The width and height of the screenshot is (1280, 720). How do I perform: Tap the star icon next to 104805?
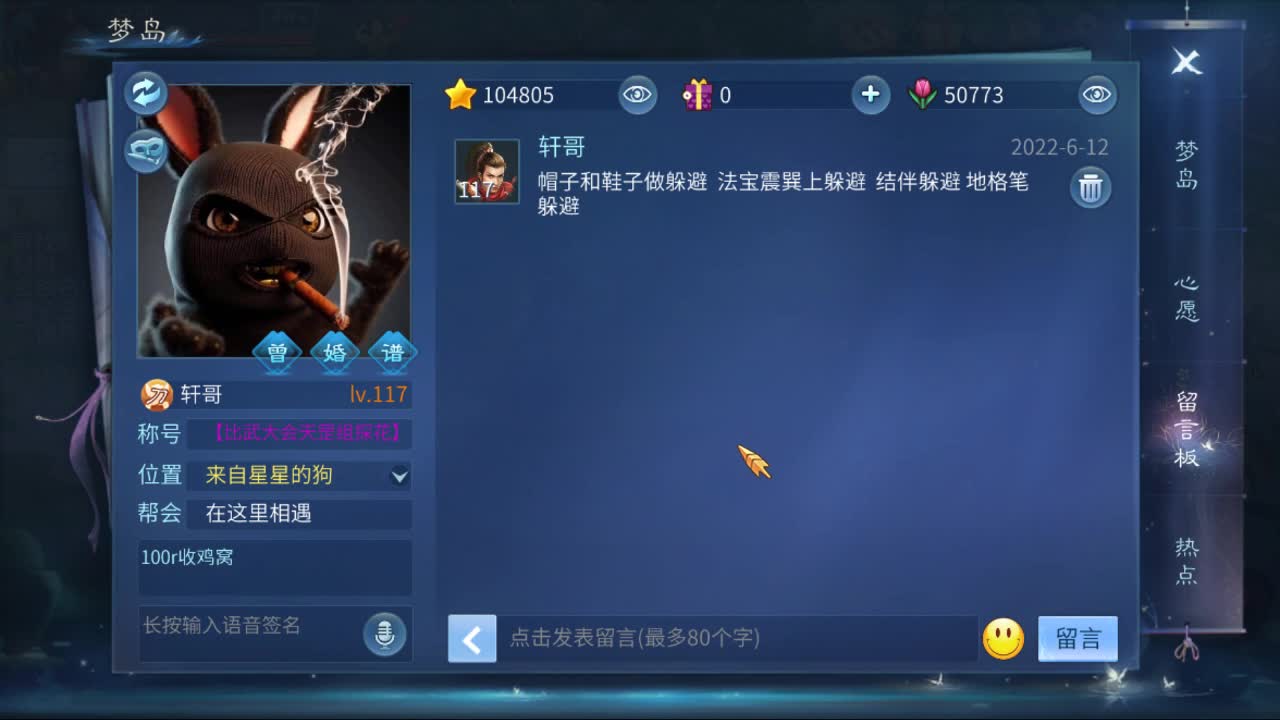460,94
